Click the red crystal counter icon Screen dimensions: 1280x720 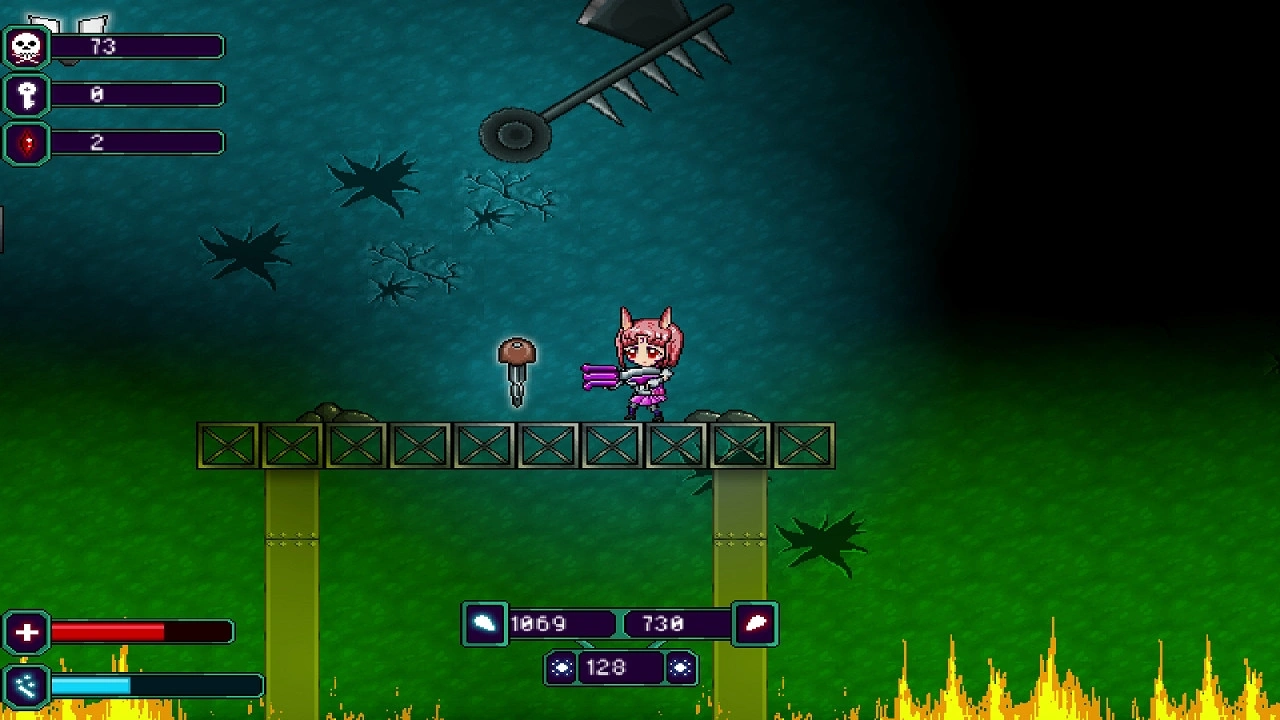pos(27,143)
